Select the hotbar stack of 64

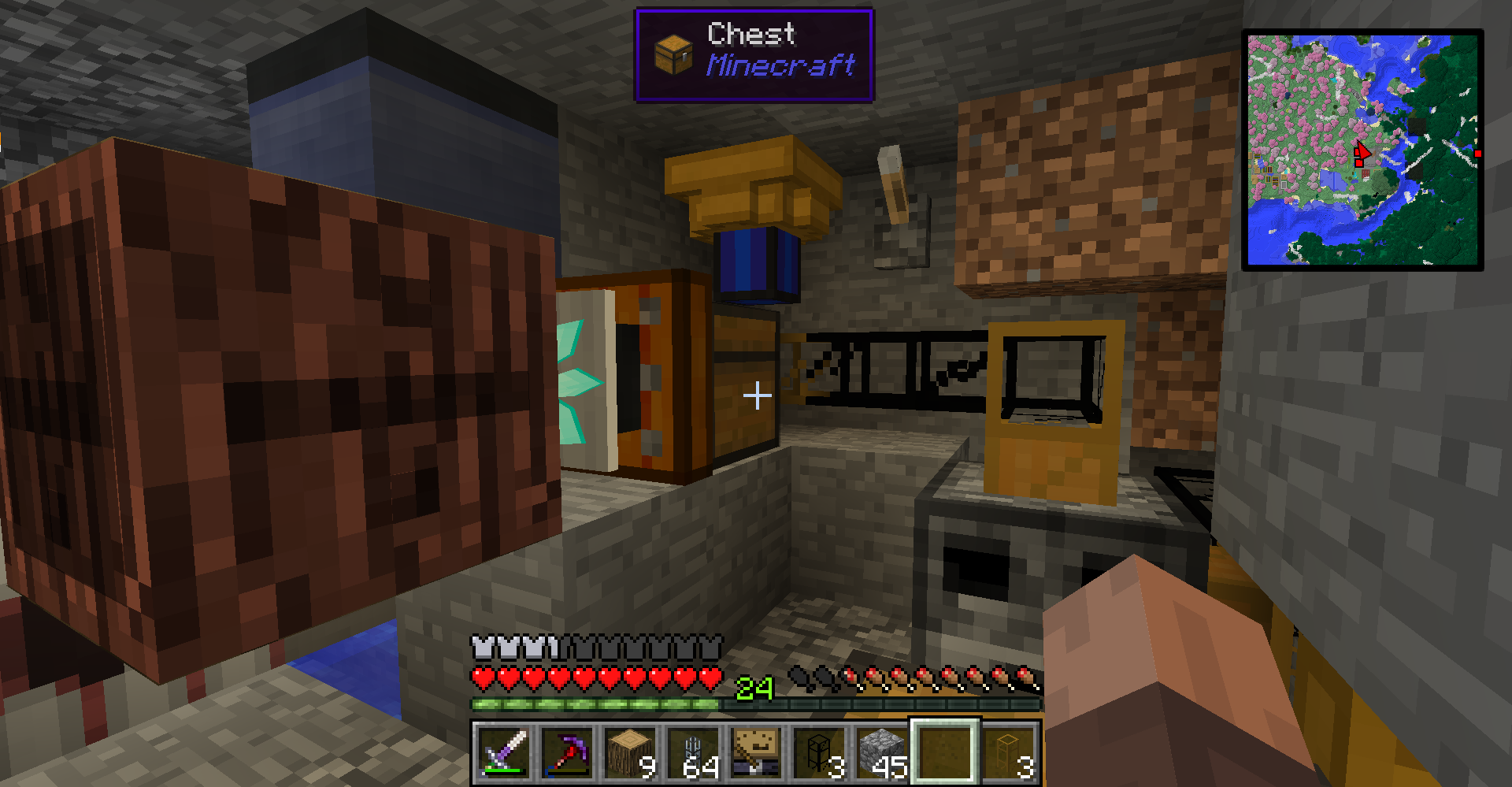(x=693, y=752)
